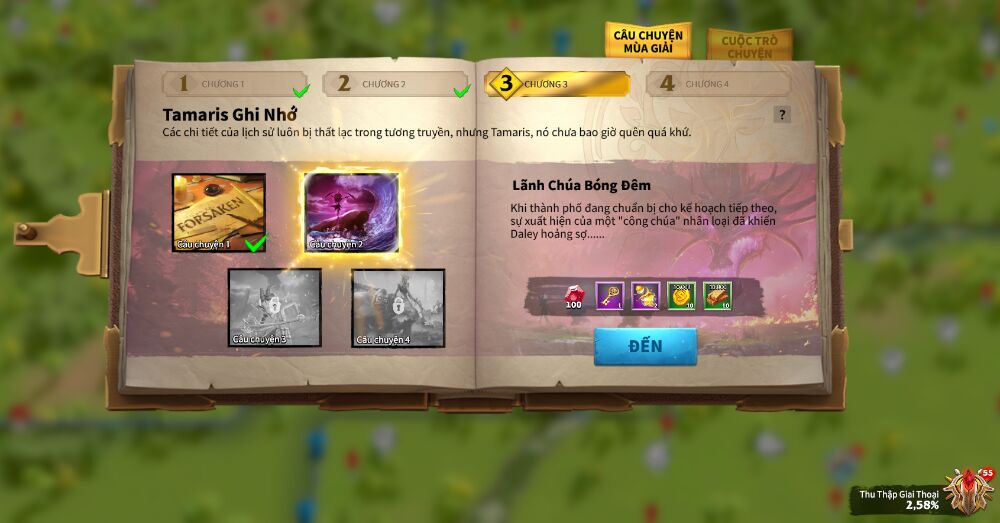This screenshot has height=523, width=1000.
Task: Check the wood log reward icon
Action: pos(717,295)
